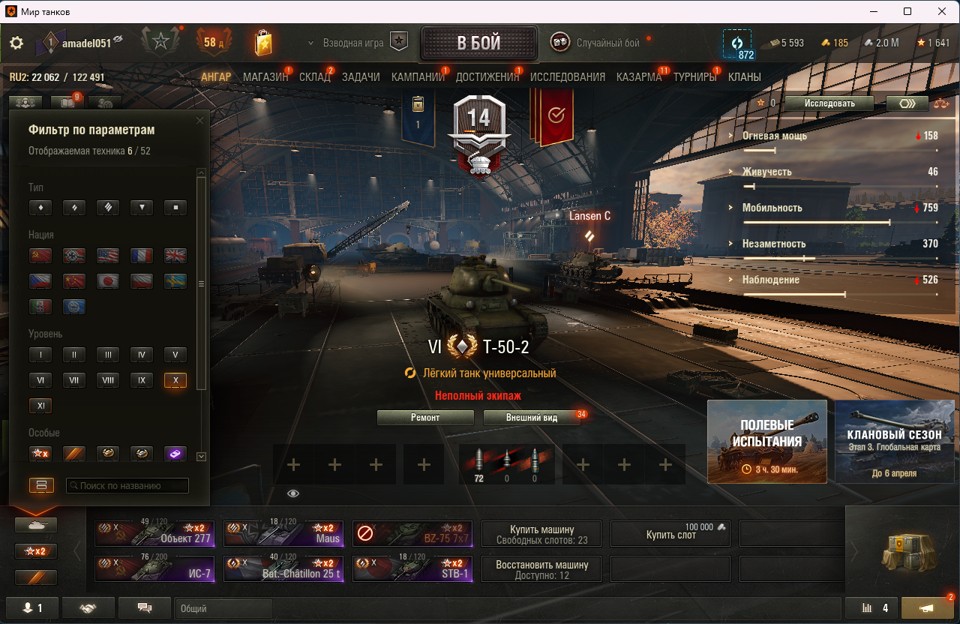Screen dimensions: 960x624
Task: Open the КЛАНЫ tab
Action: point(744,77)
